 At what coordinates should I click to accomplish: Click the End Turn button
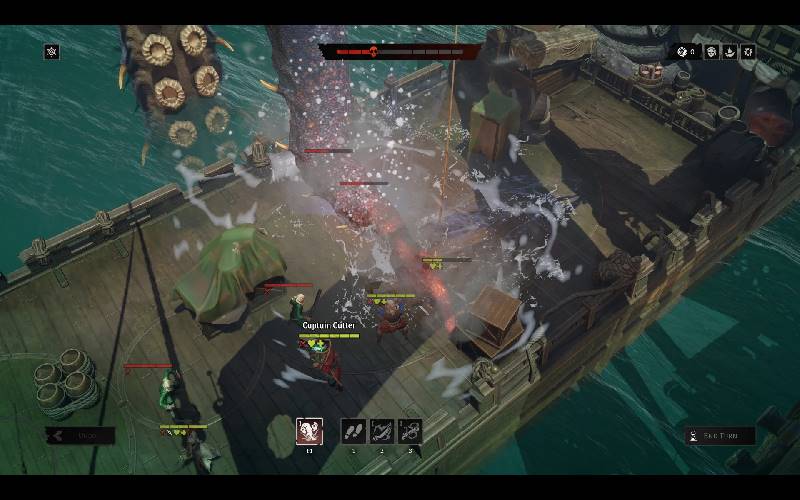720,436
